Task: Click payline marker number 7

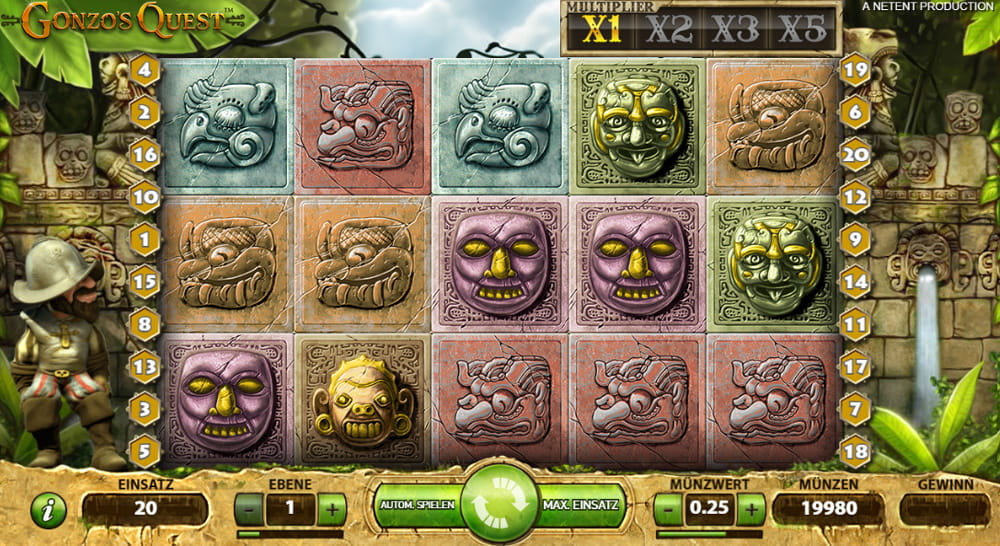Action: pyautogui.click(x=854, y=409)
